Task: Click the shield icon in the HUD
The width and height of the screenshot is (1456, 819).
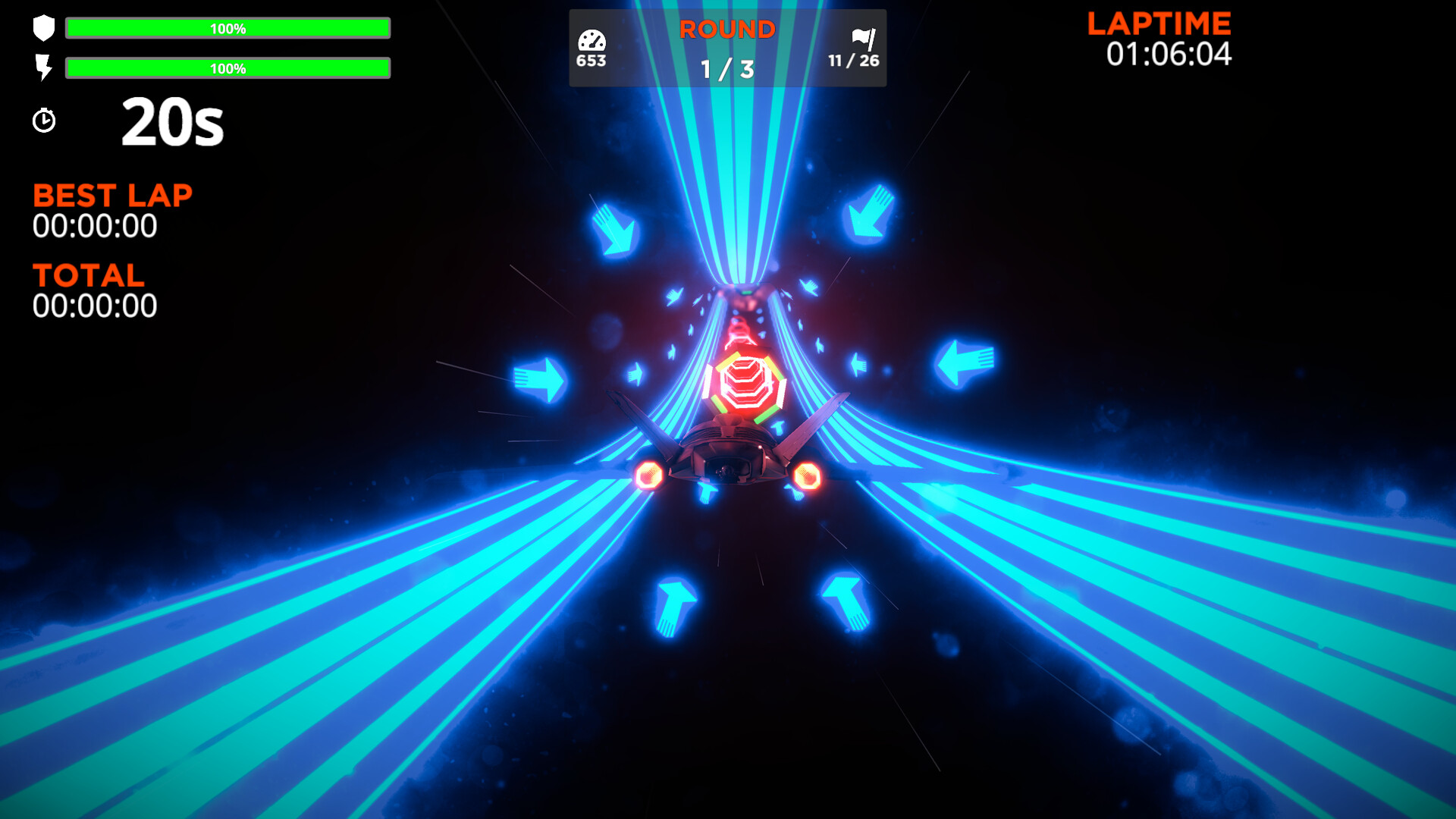Action: pyautogui.click(x=43, y=29)
